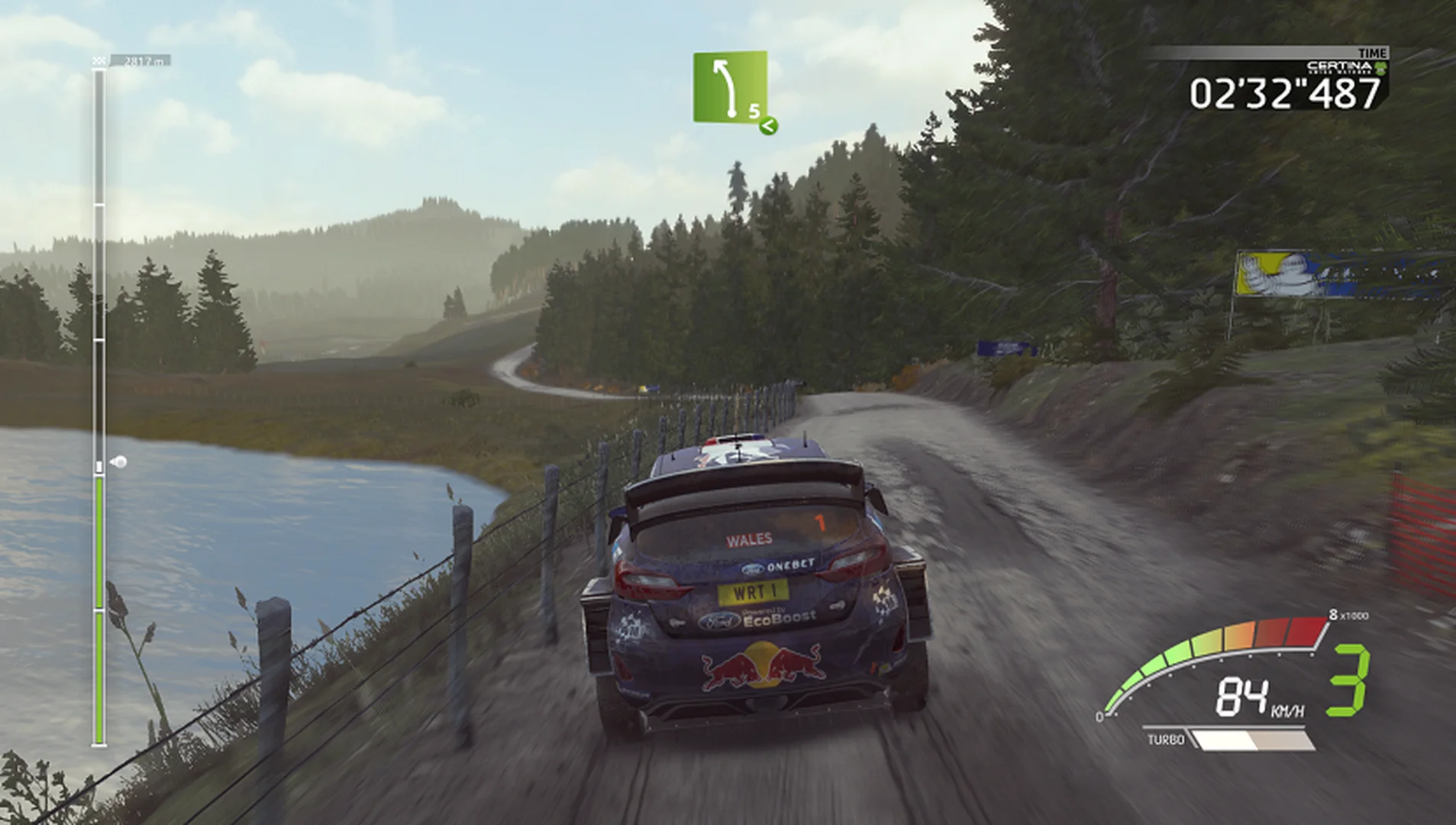Click the left turn pacenote icon
1456x825 pixels.
(x=722, y=88)
